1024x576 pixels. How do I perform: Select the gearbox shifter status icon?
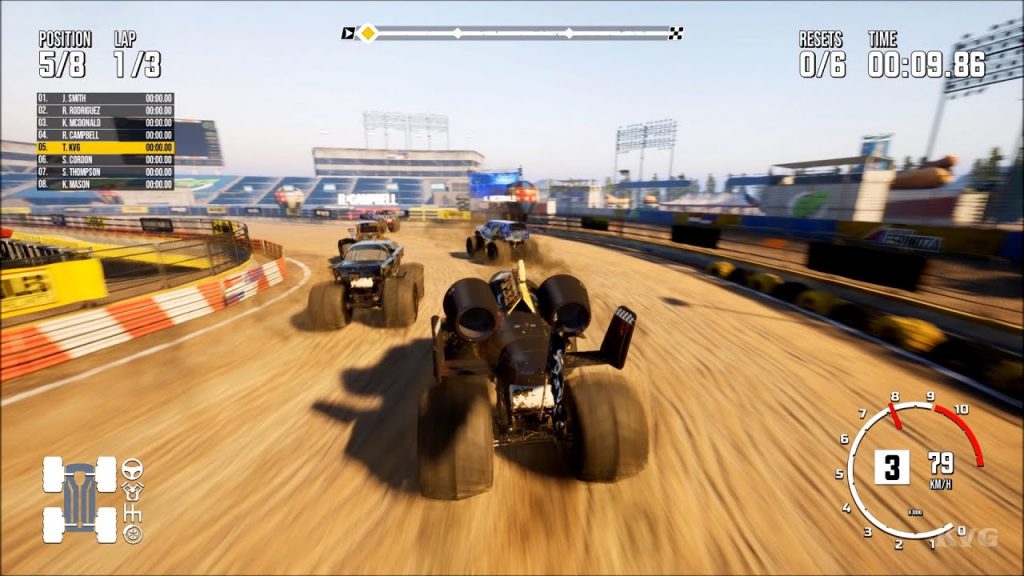coord(132,514)
